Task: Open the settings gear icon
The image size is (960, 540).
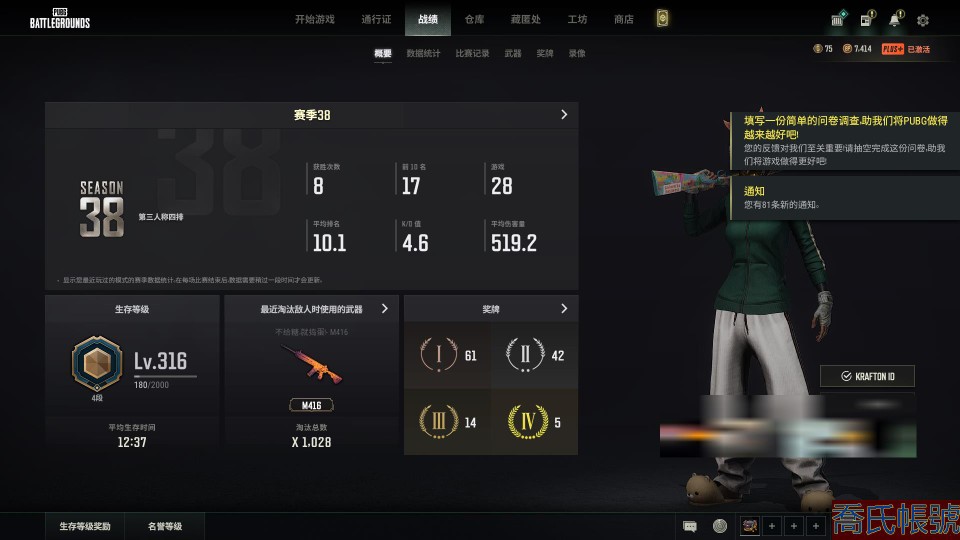Action: (923, 20)
